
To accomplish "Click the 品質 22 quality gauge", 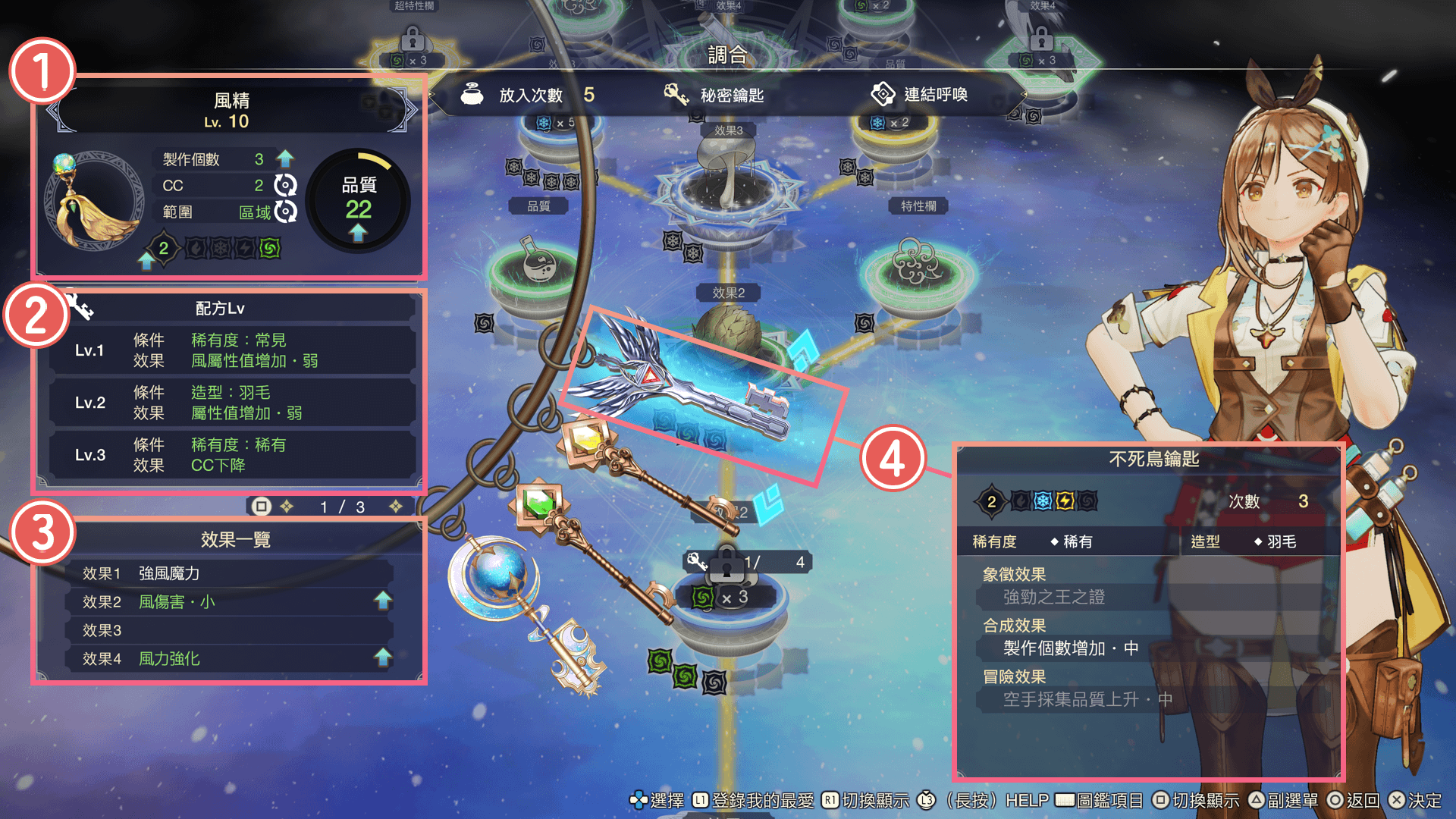I will (358, 201).
